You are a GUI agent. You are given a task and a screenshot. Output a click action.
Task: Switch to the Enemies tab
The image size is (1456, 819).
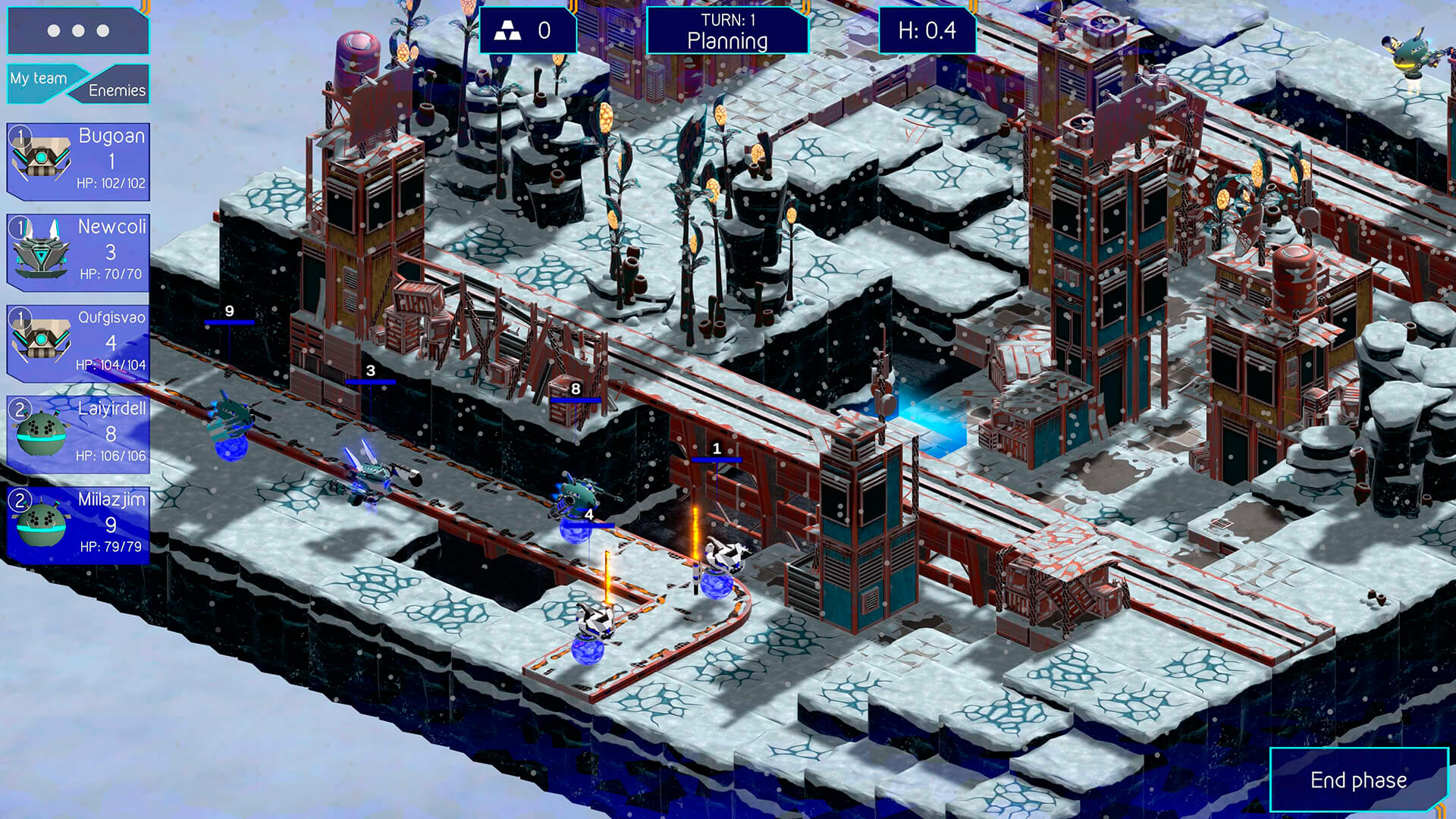pyautogui.click(x=117, y=90)
